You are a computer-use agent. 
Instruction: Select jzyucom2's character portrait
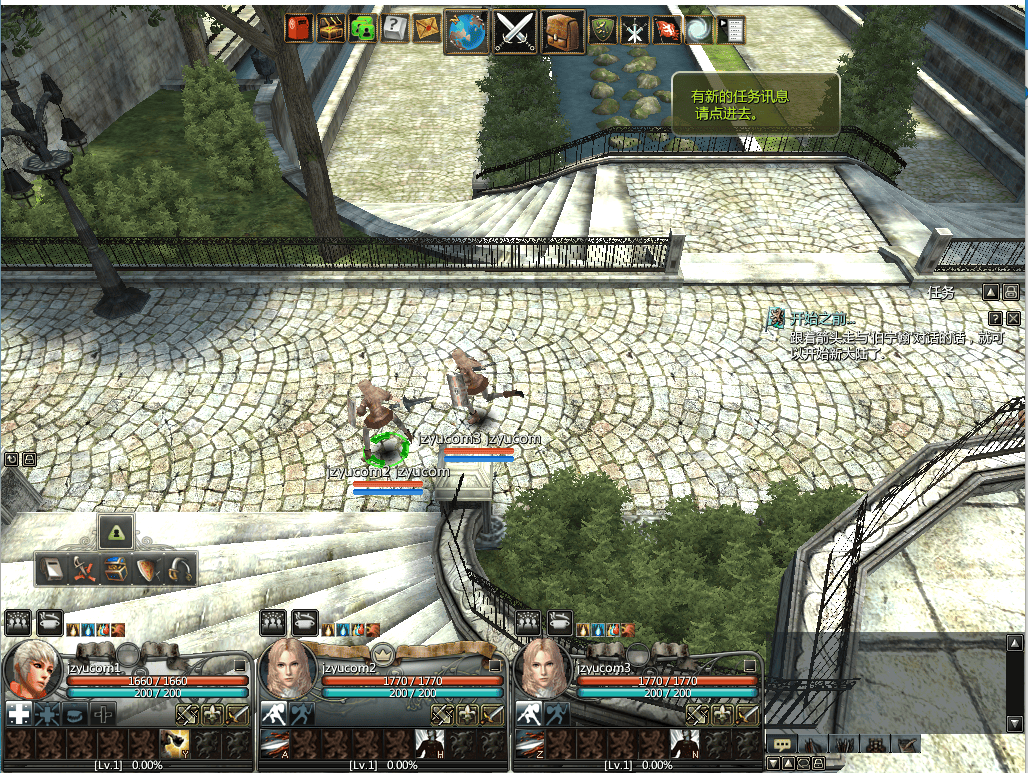(286, 670)
